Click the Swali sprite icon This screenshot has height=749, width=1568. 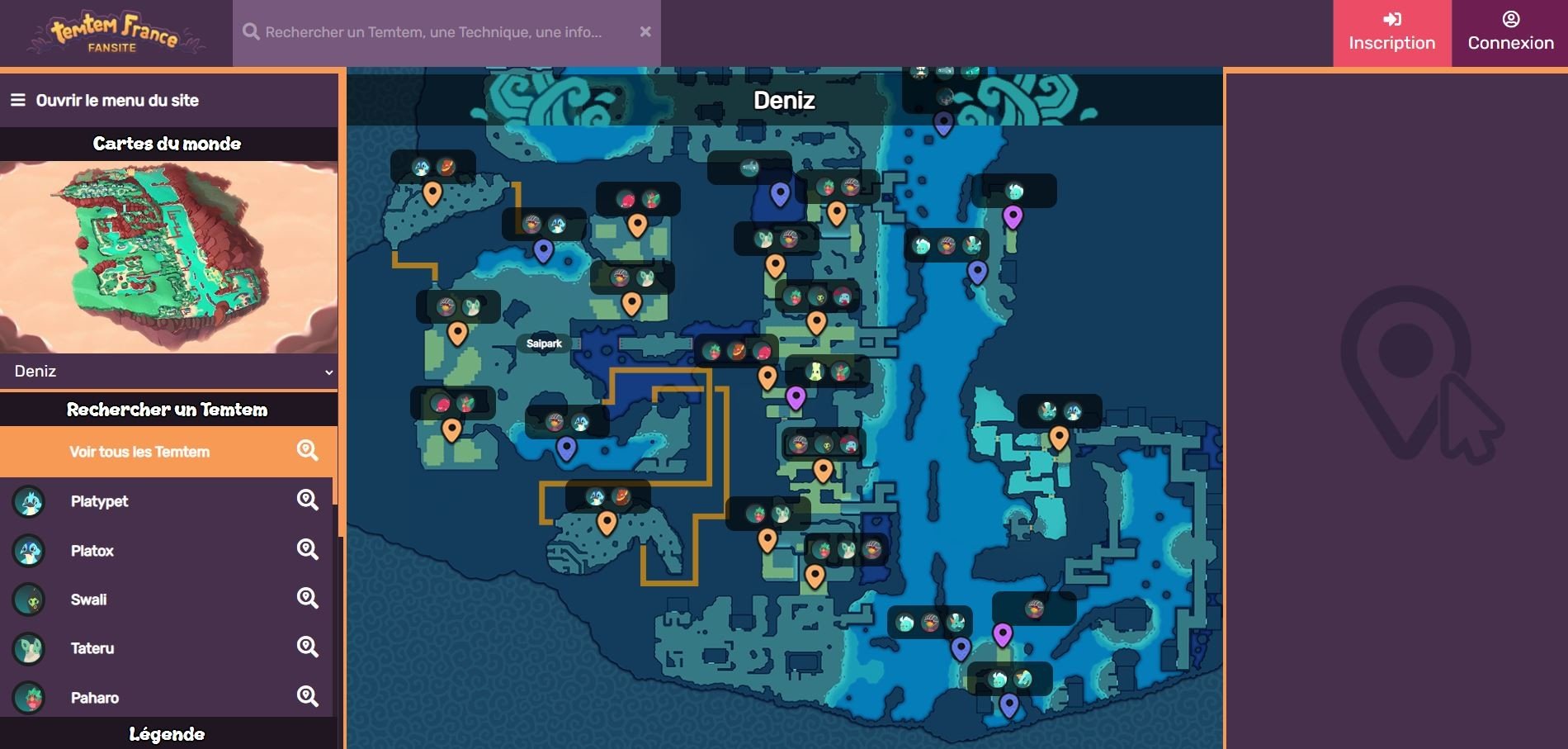[28, 600]
